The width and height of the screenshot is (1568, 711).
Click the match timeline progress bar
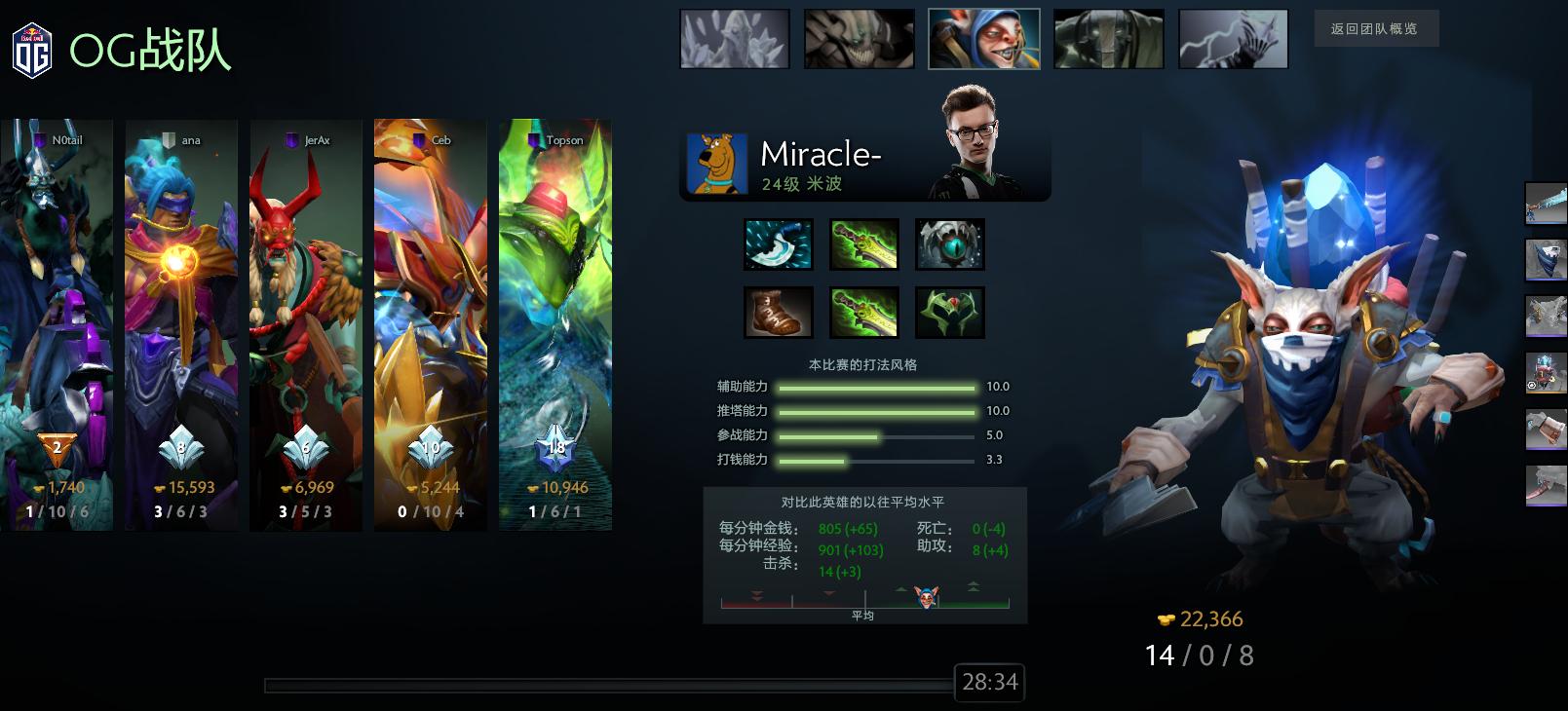click(604, 682)
